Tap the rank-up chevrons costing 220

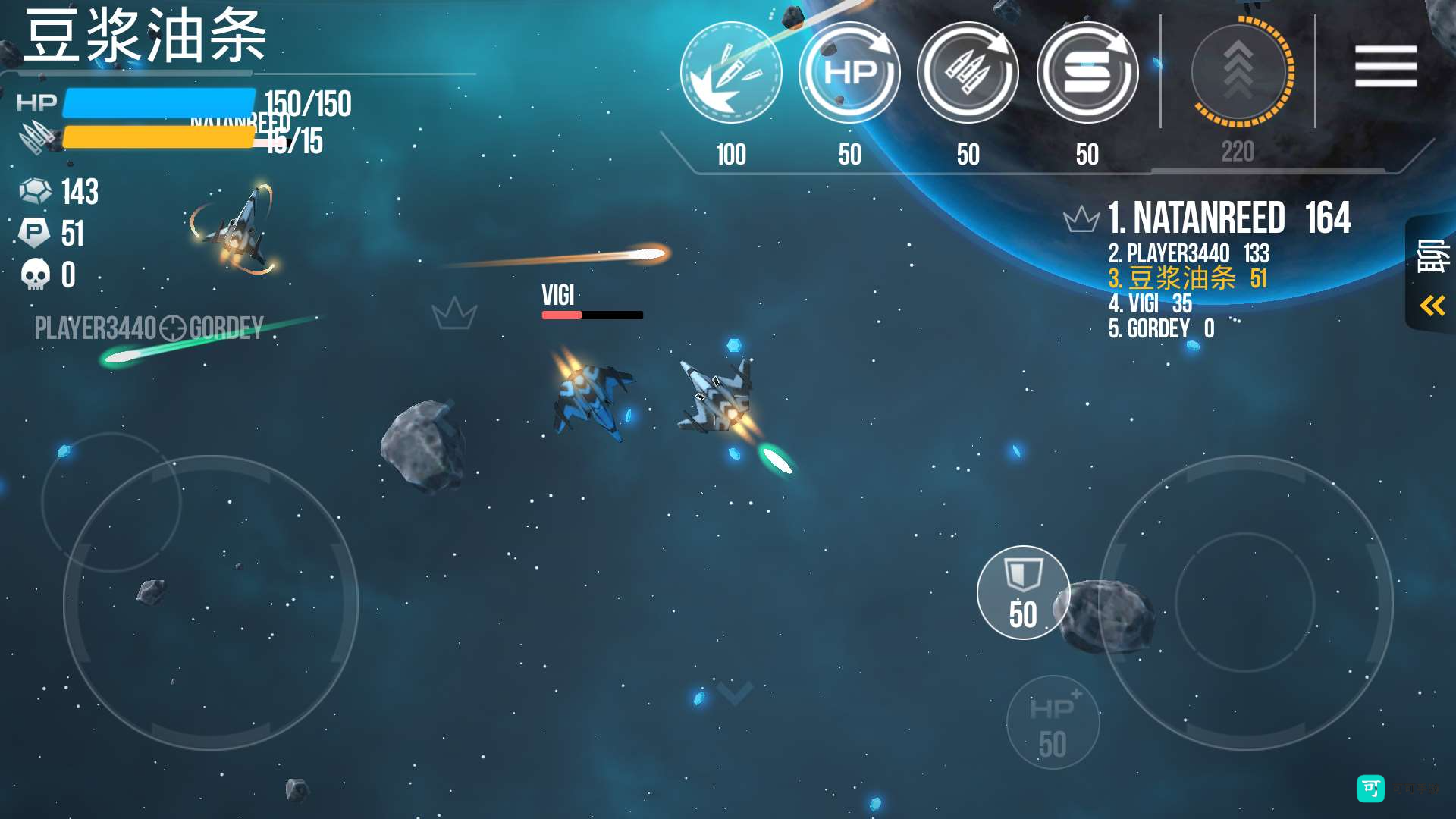pos(1238,73)
